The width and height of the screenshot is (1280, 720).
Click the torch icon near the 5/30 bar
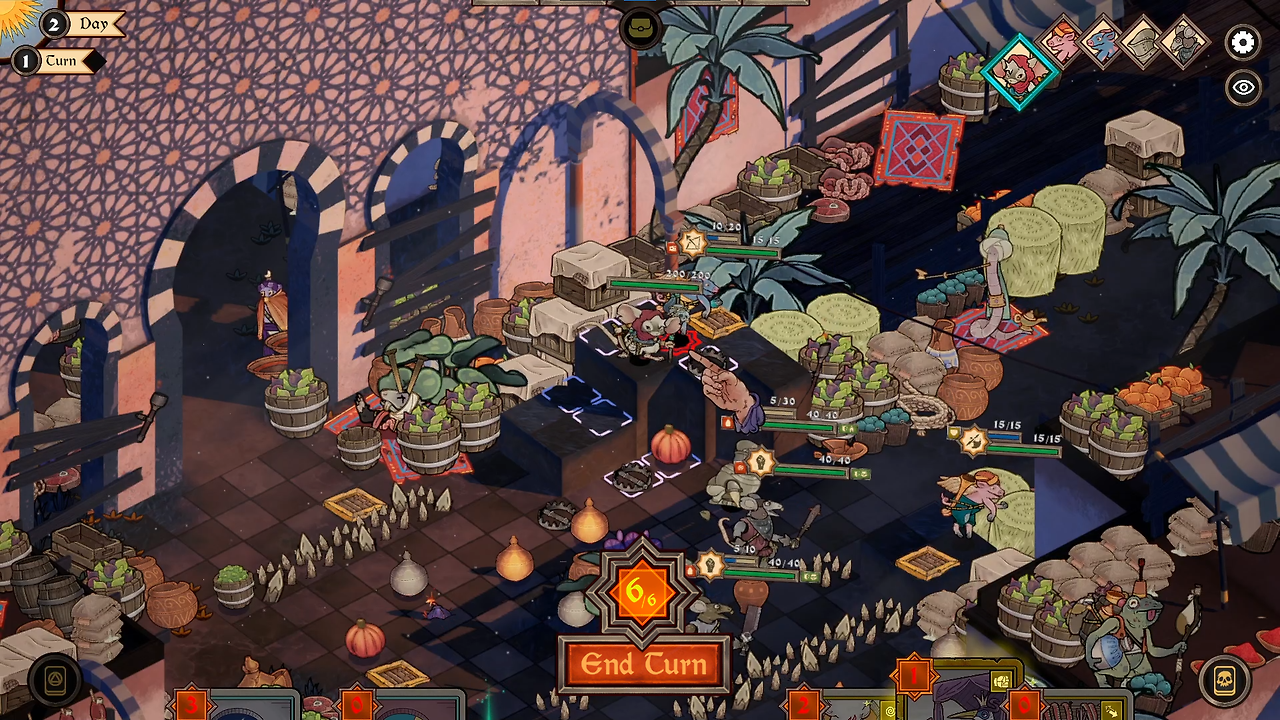coord(726,422)
